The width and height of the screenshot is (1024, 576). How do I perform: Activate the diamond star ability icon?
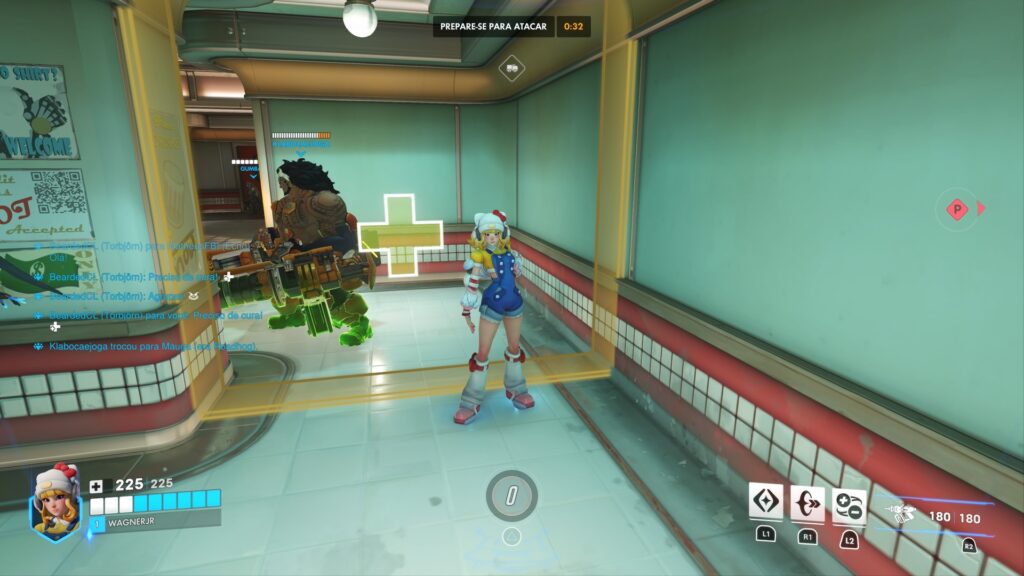coord(766,502)
